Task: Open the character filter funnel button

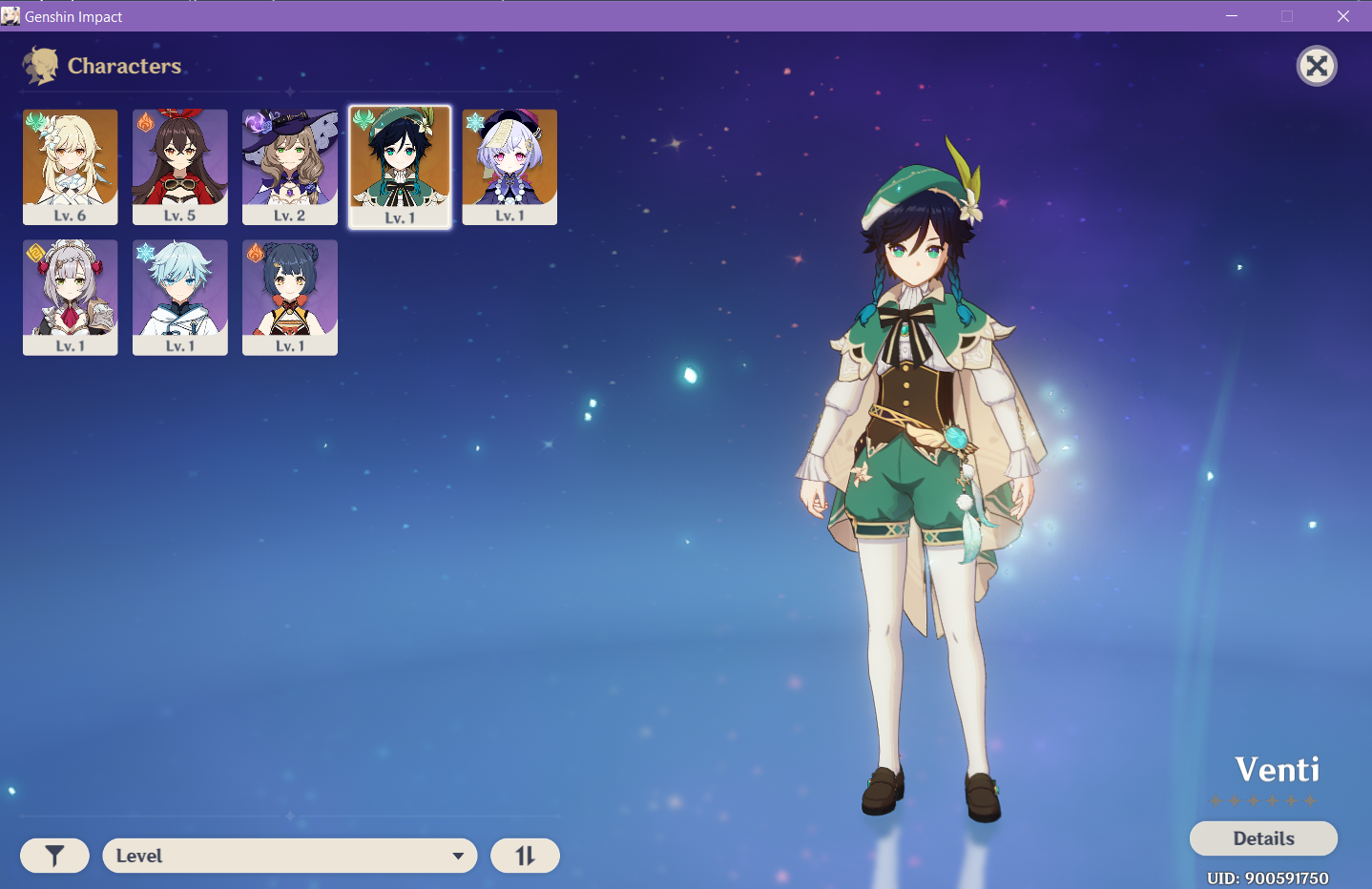Action: click(x=54, y=856)
